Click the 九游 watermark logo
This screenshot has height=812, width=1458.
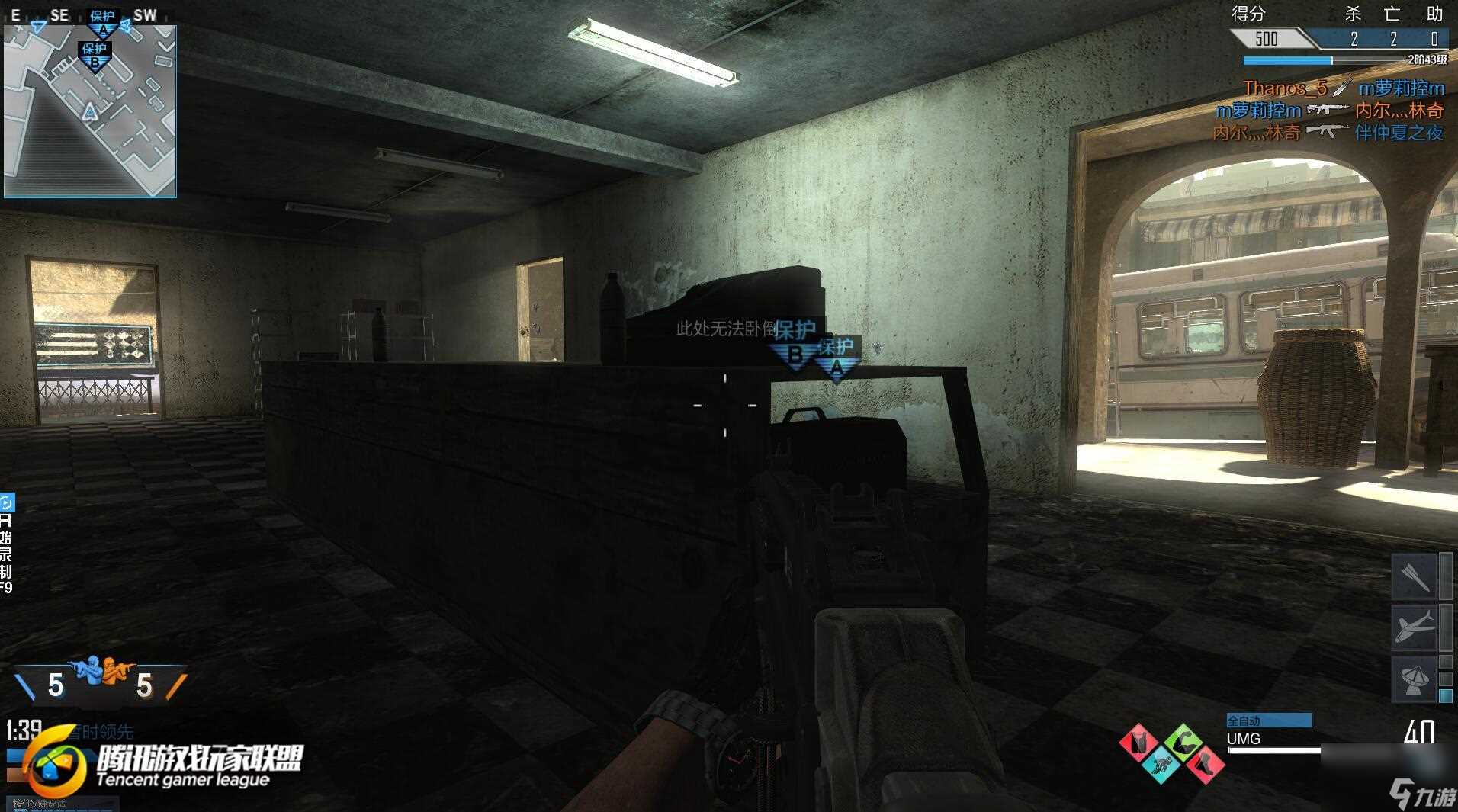pos(1423,794)
